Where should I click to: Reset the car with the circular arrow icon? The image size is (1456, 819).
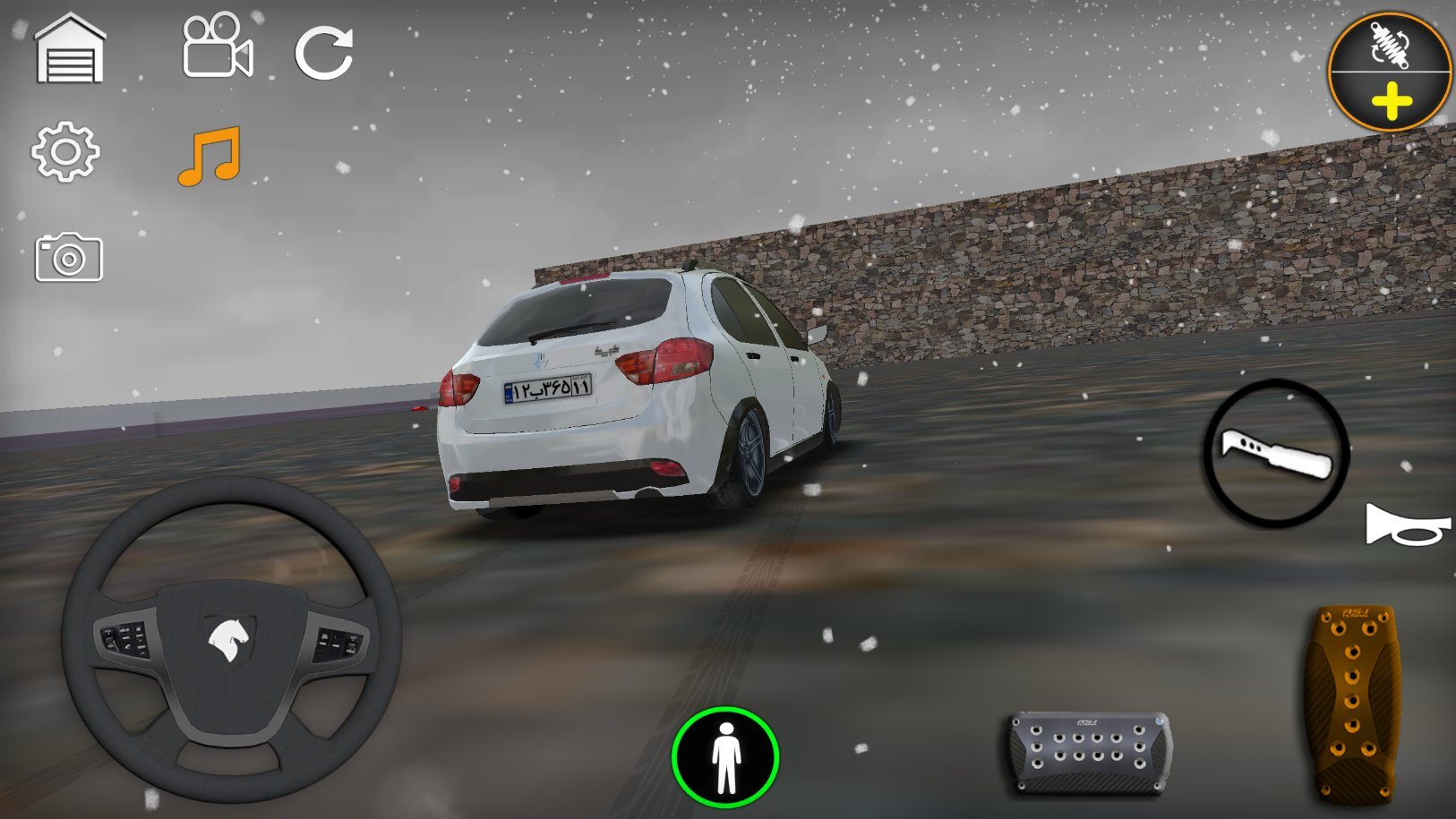coord(324,53)
